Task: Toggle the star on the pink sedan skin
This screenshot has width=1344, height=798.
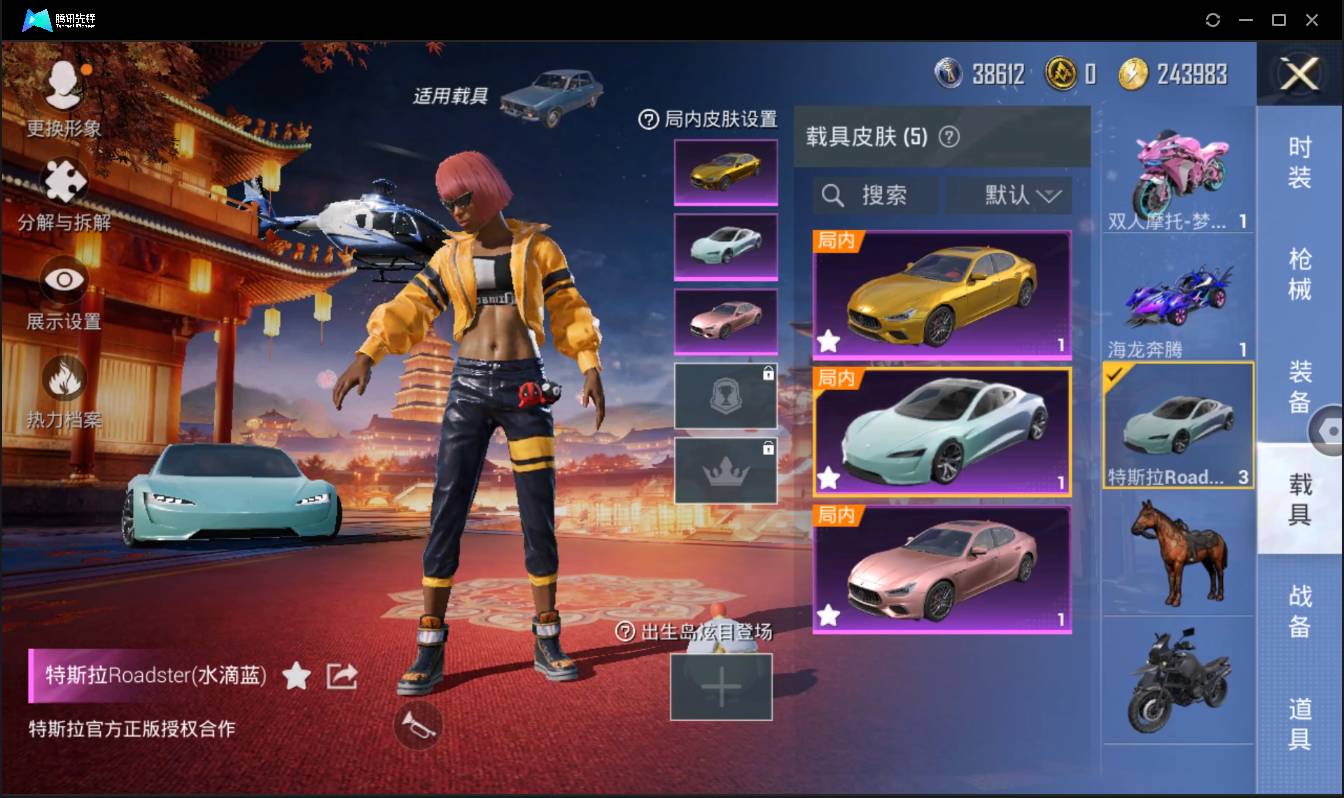Action: click(828, 617)
